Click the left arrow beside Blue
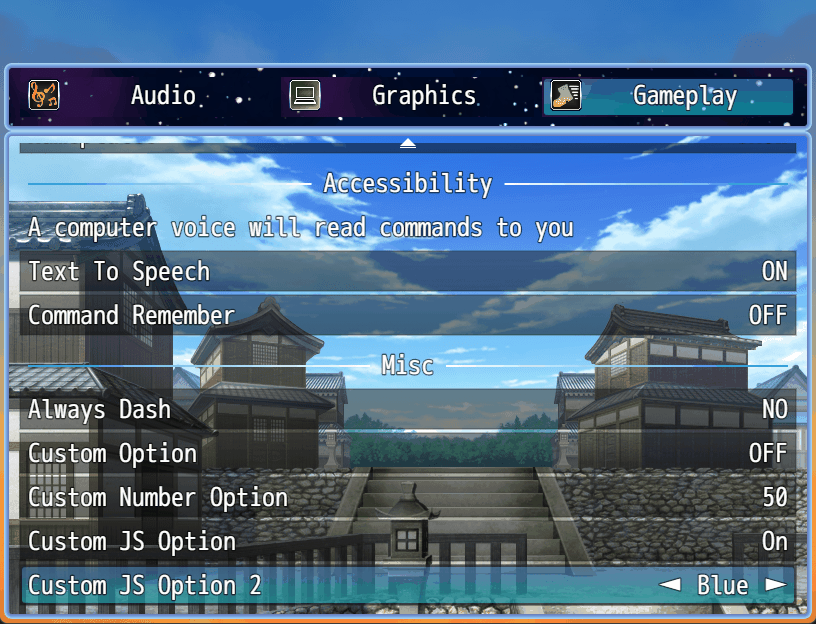 click(669, 585)
